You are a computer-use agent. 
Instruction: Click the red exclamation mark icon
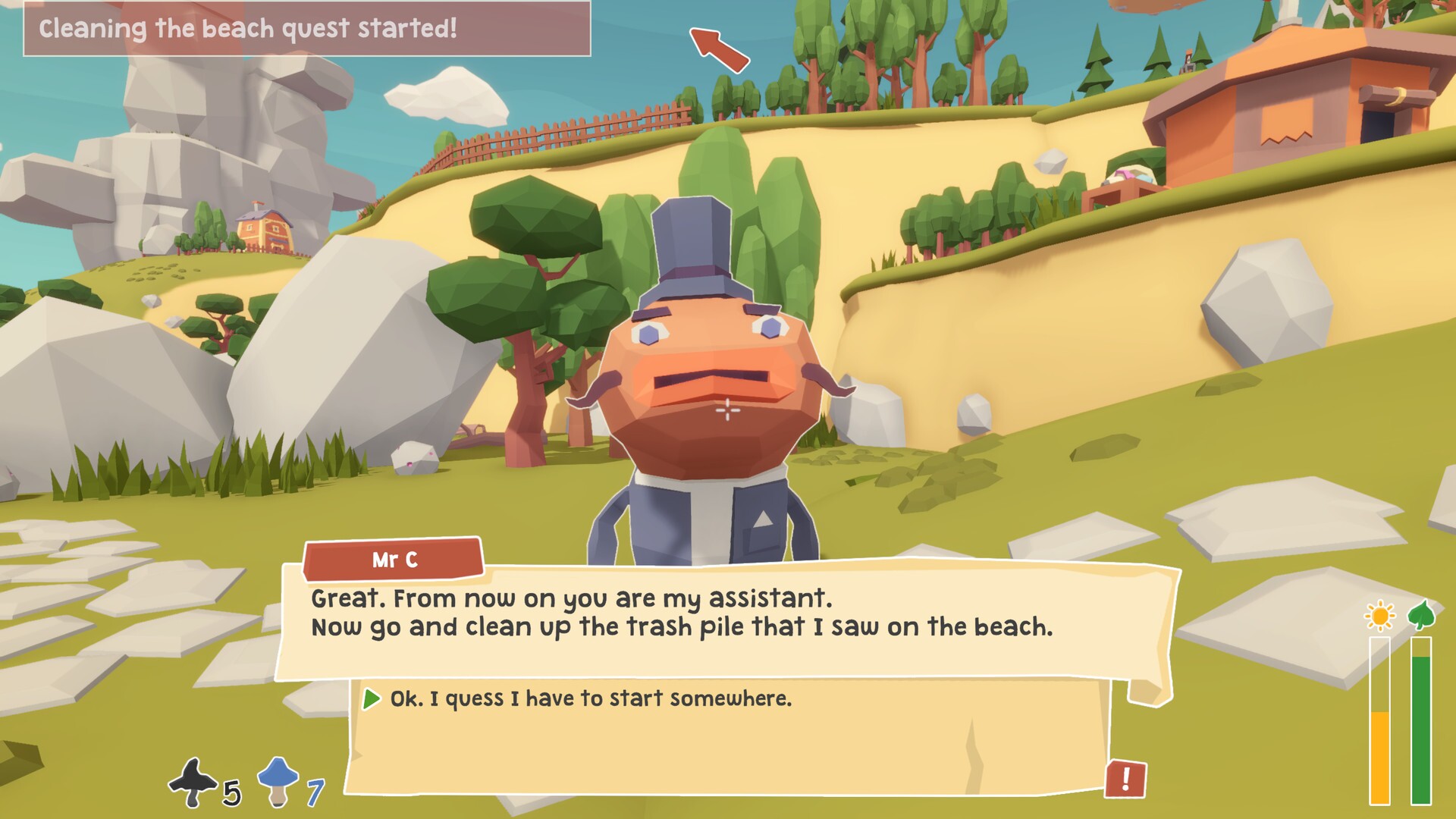click(1125, 779)
